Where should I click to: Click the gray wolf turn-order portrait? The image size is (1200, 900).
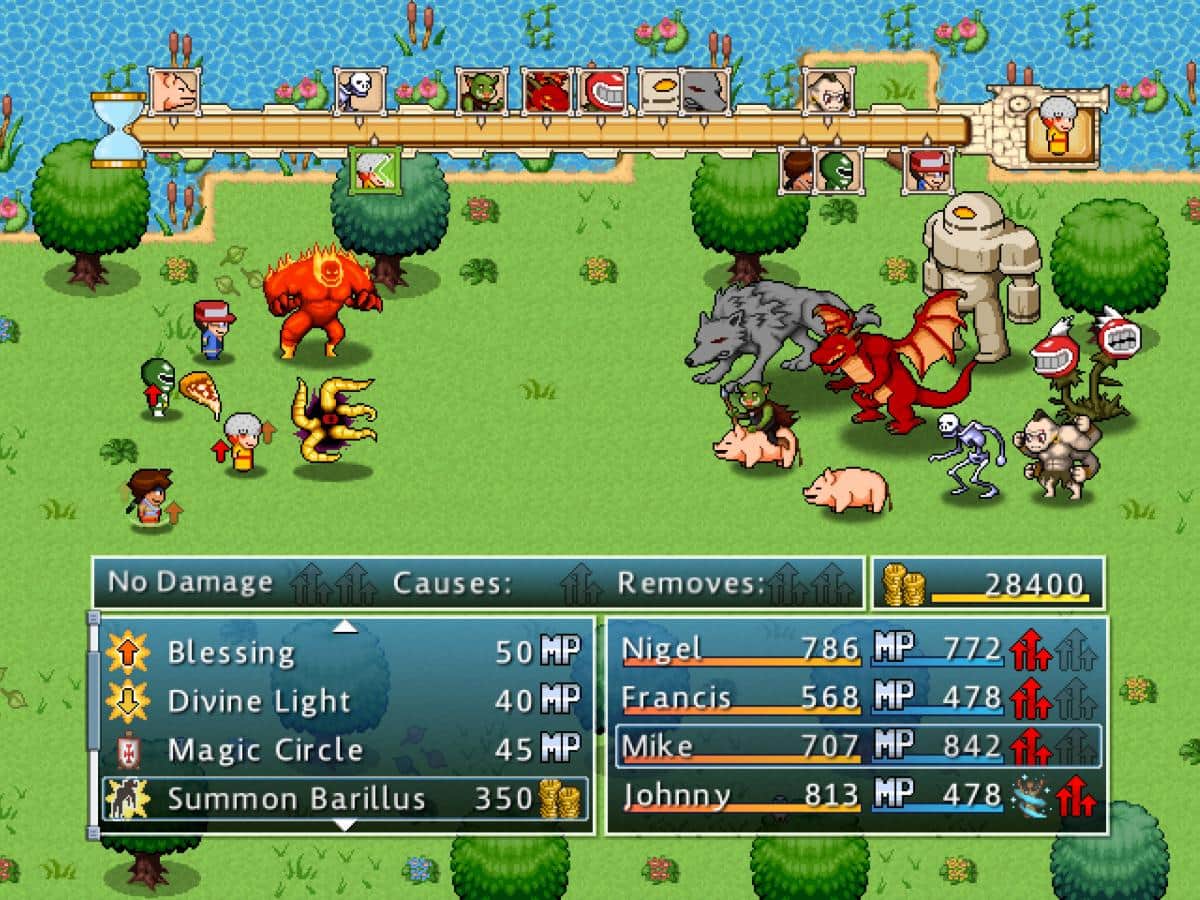click(704, 92)
